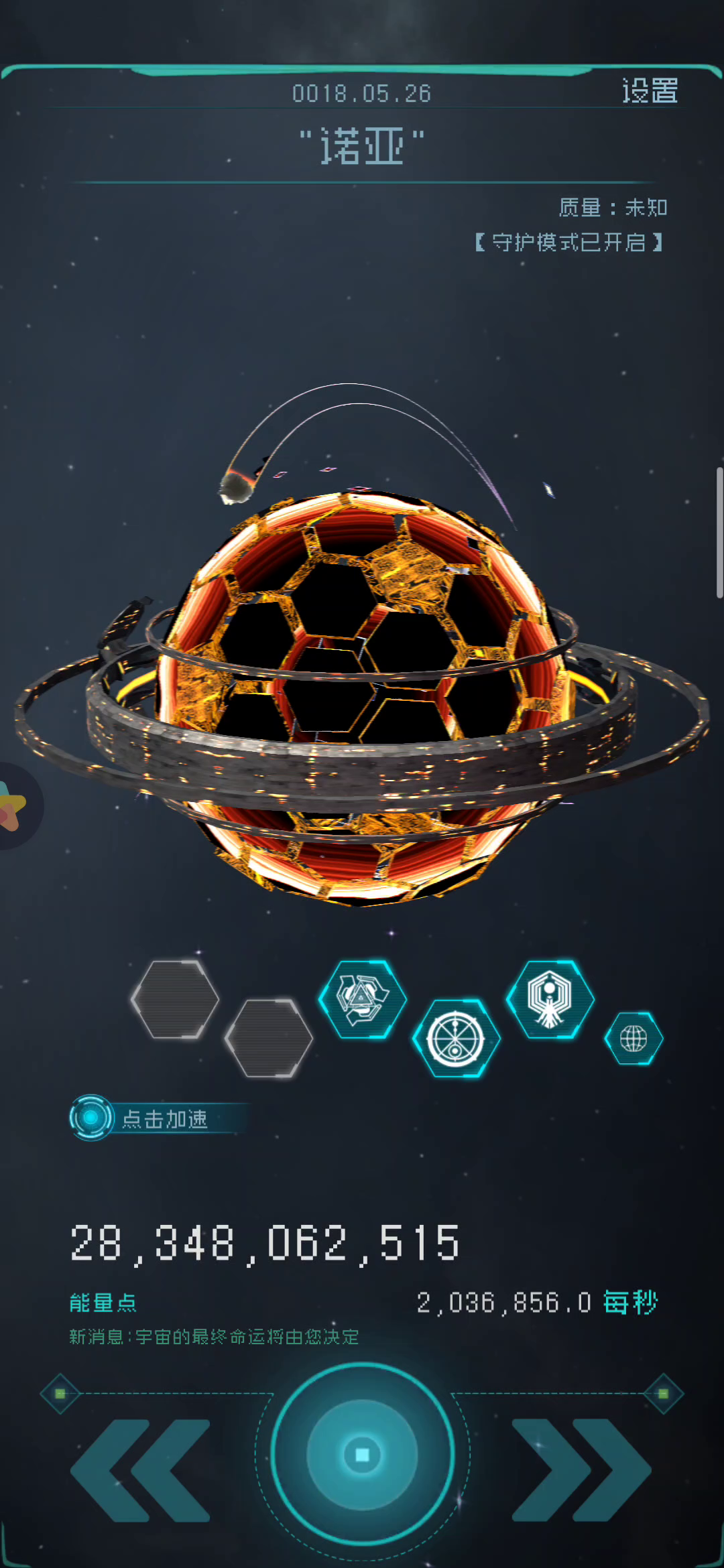This screenshot has height=1568, width=724.
Task: Open the 新消息 news message line
Action: click(x=215, y=1337)
